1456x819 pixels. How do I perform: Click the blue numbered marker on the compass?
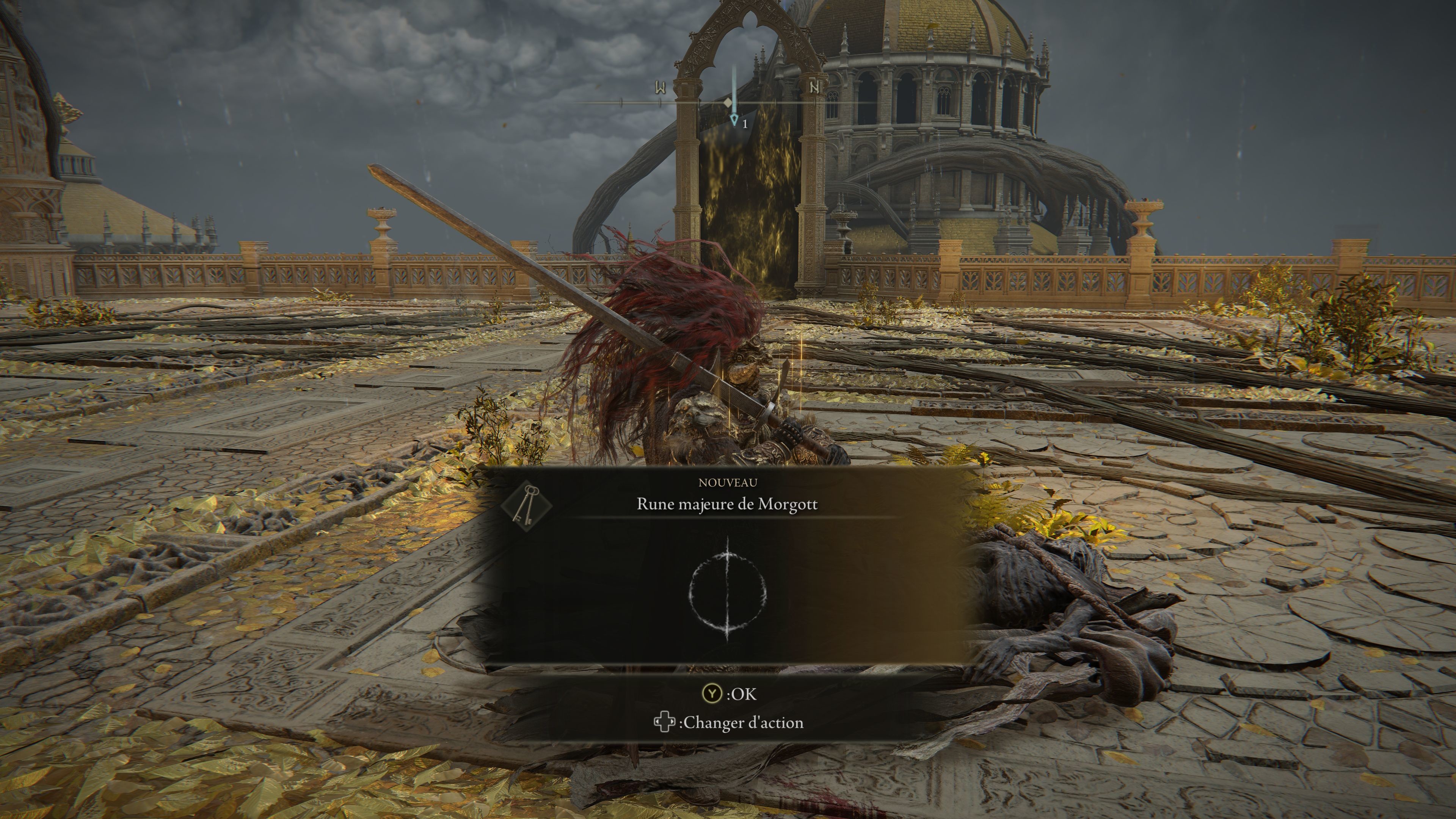[734, 120]
